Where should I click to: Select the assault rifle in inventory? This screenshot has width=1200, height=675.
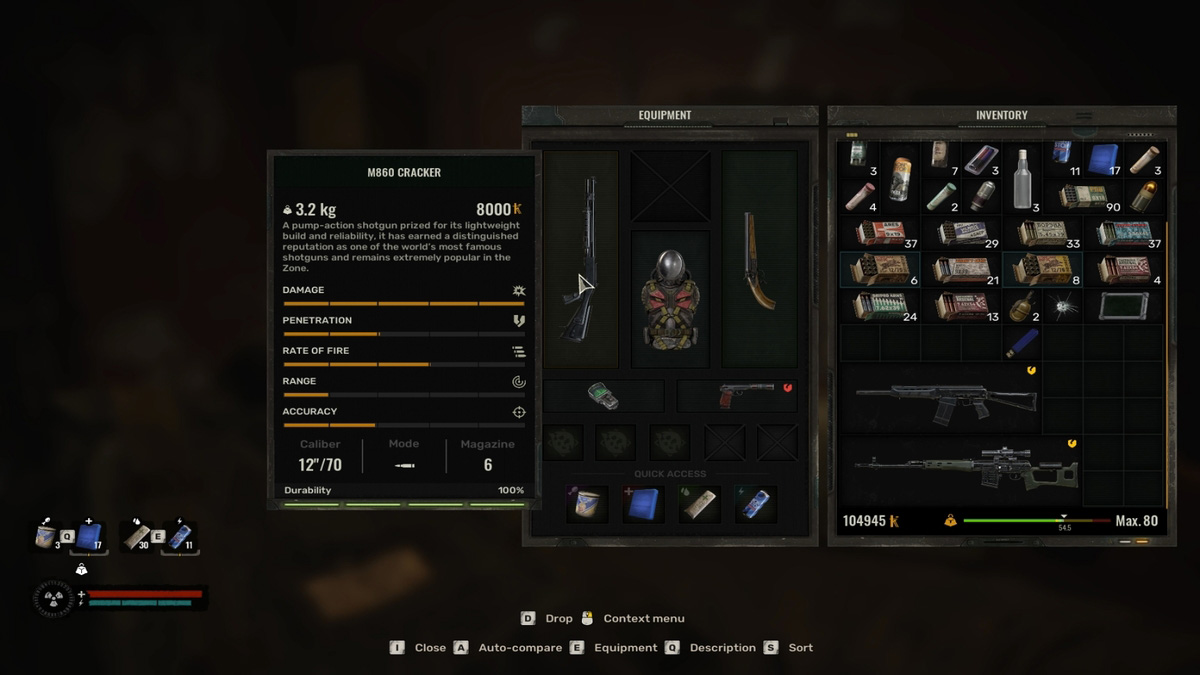945,398
